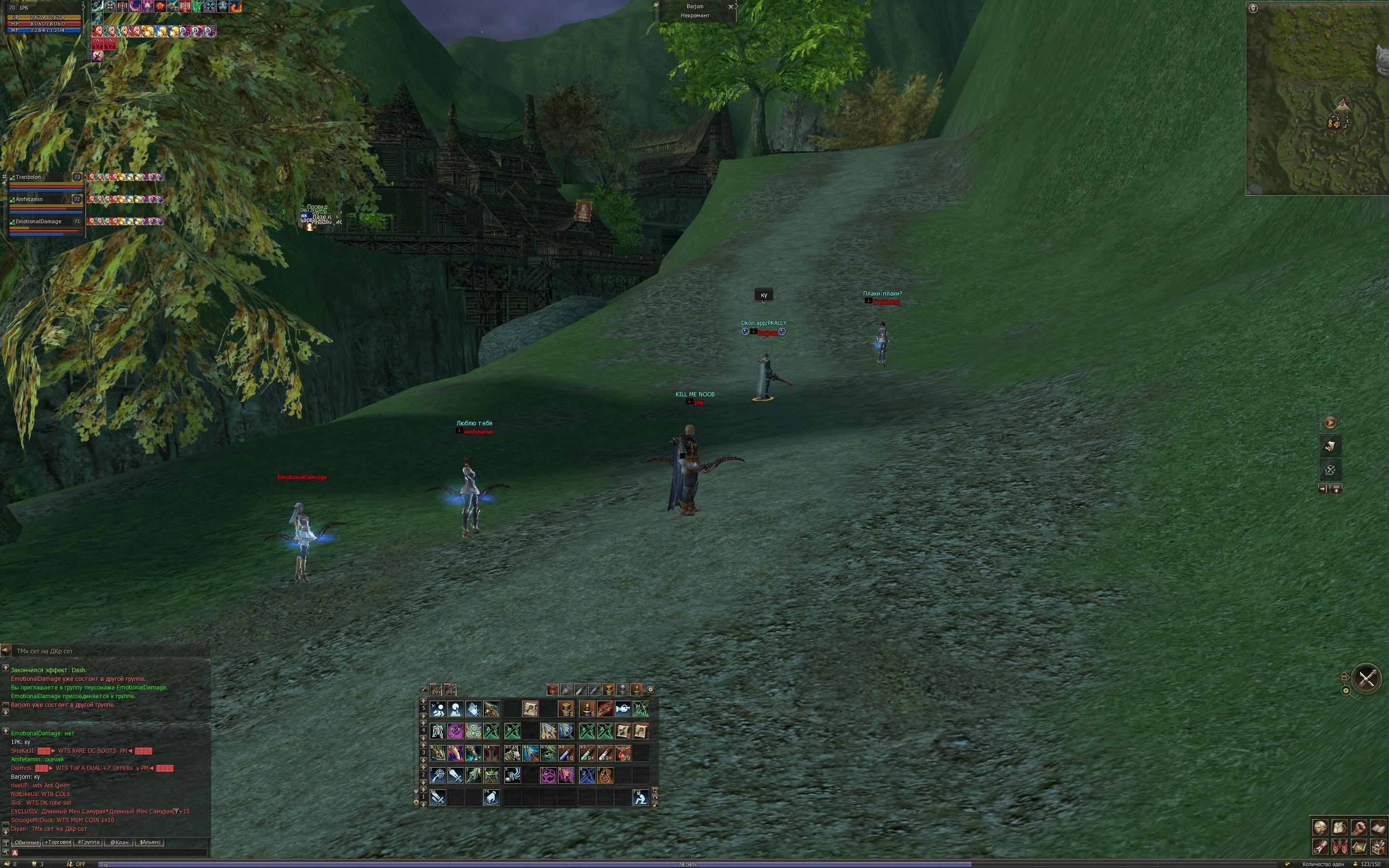Activate the F1 attack action
1389x868 pixels.
pyautogui.click(x=438, y=798)
